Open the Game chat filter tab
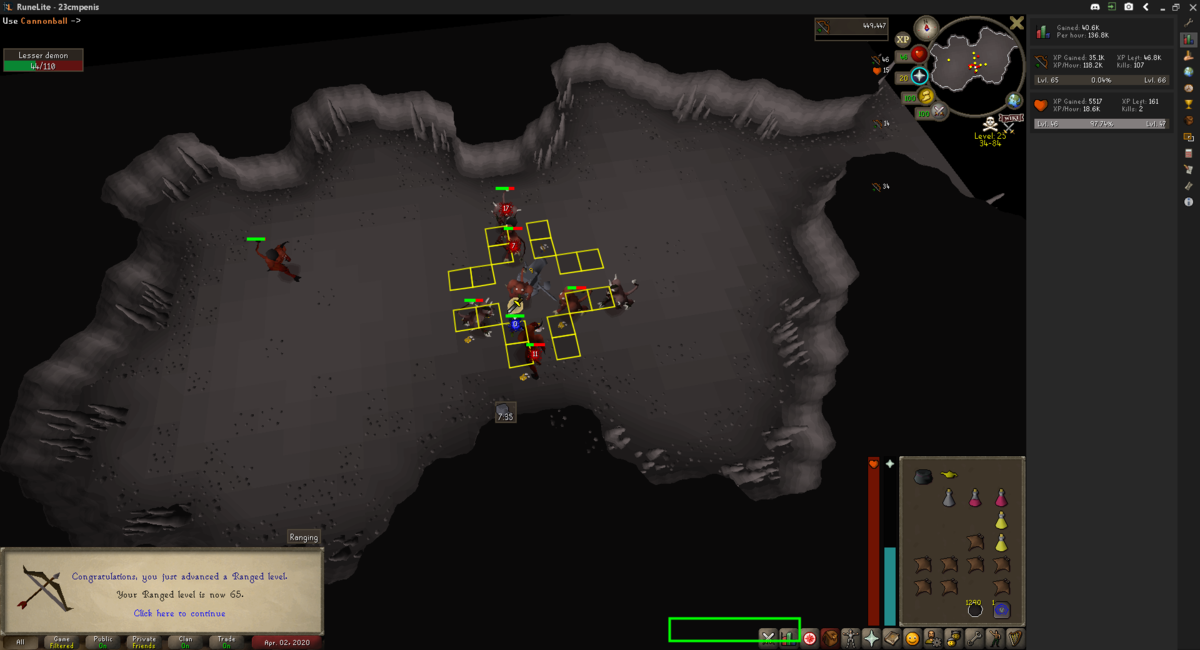Image resolution: width=1200 pixels, height=650 pixels. point(62,641)
